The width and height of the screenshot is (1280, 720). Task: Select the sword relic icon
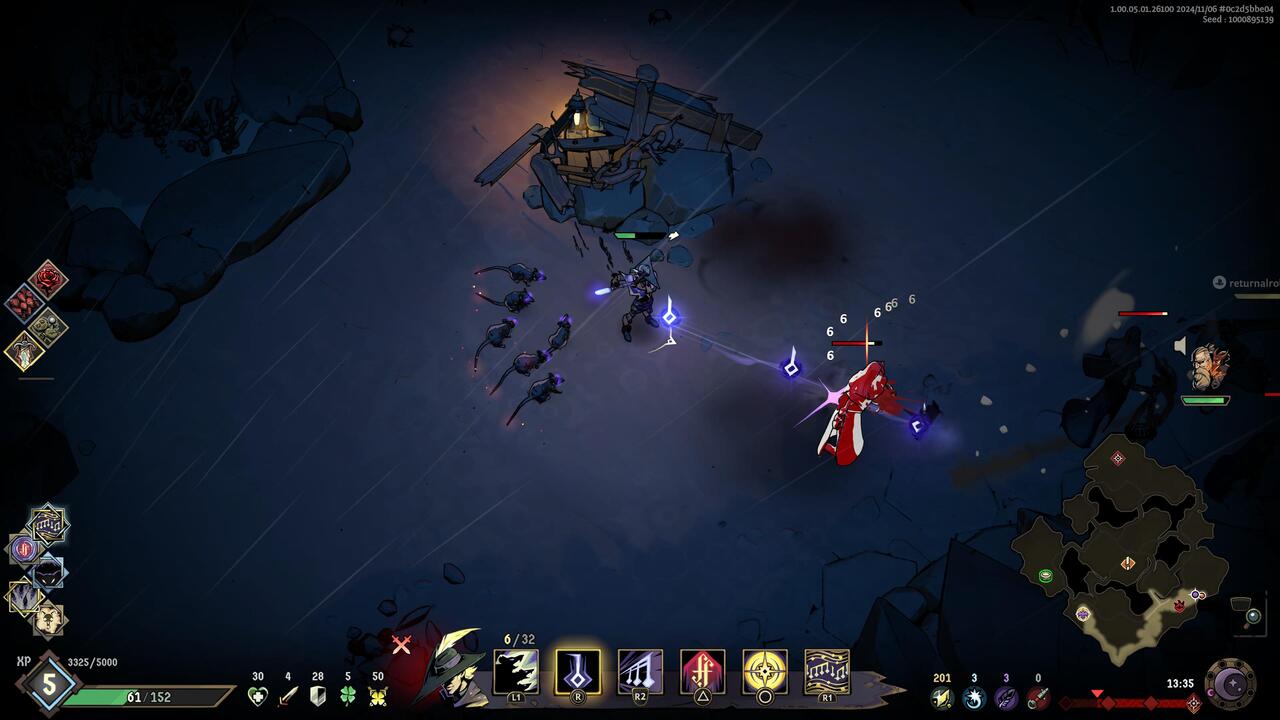[x=24, y=350]
